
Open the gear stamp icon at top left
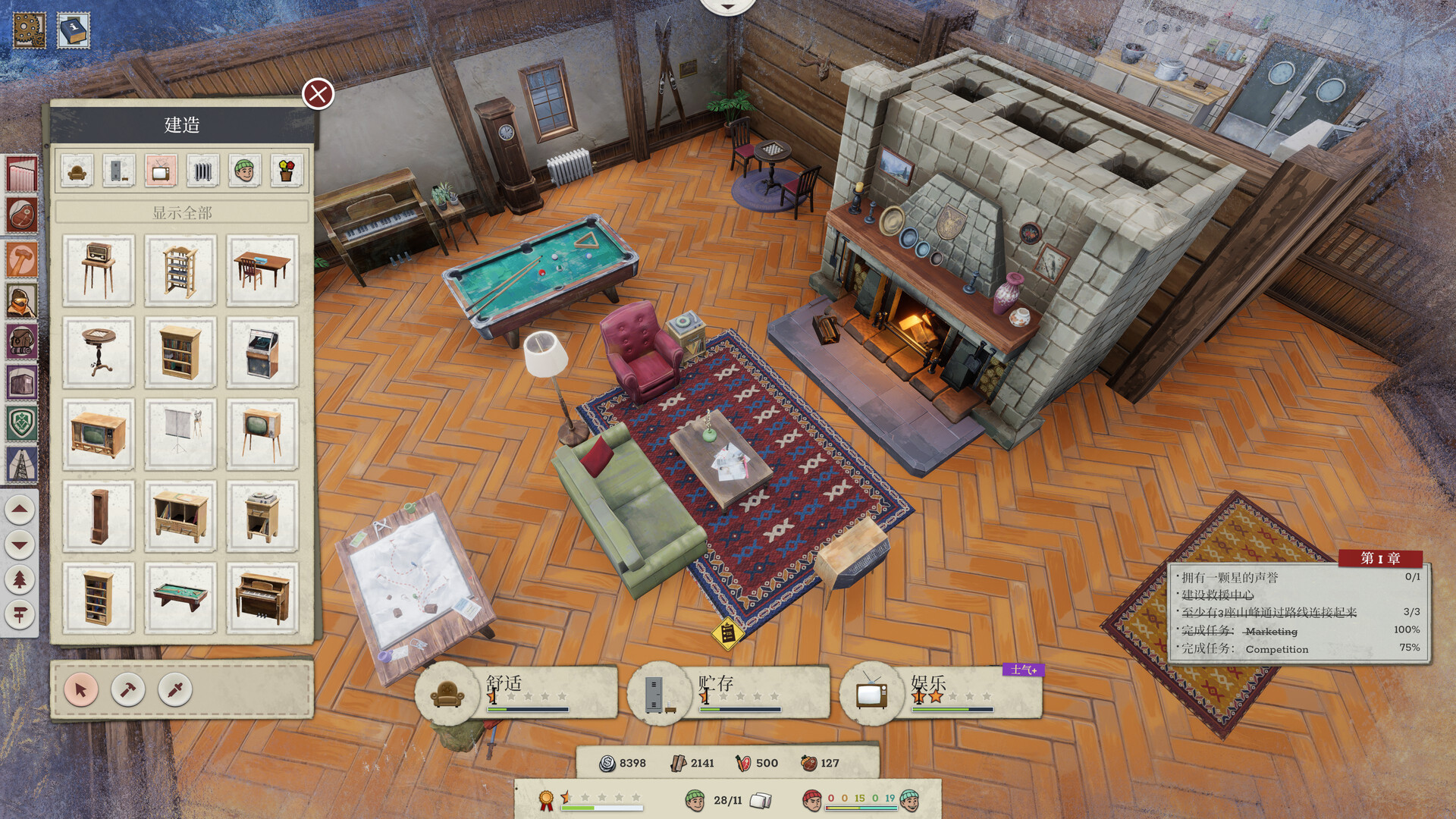(28, 30)
